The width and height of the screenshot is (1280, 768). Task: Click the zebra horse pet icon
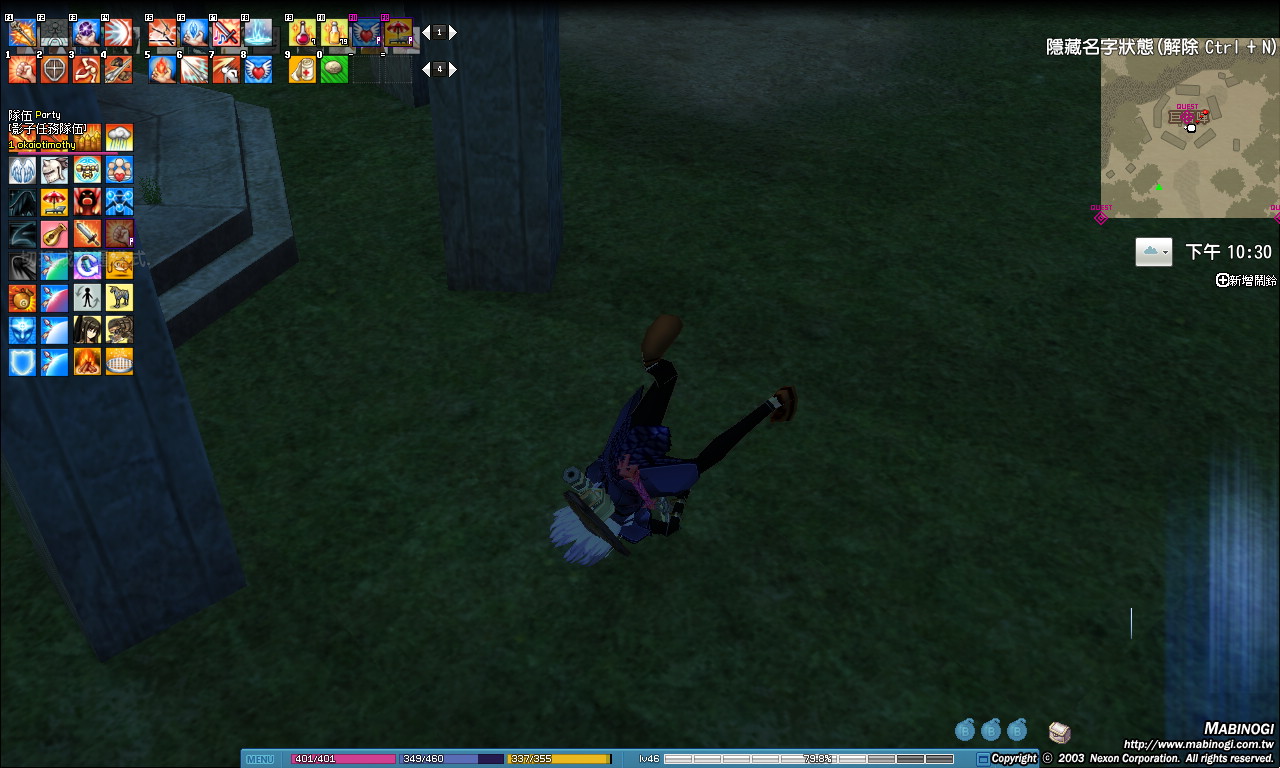[119, 298]
